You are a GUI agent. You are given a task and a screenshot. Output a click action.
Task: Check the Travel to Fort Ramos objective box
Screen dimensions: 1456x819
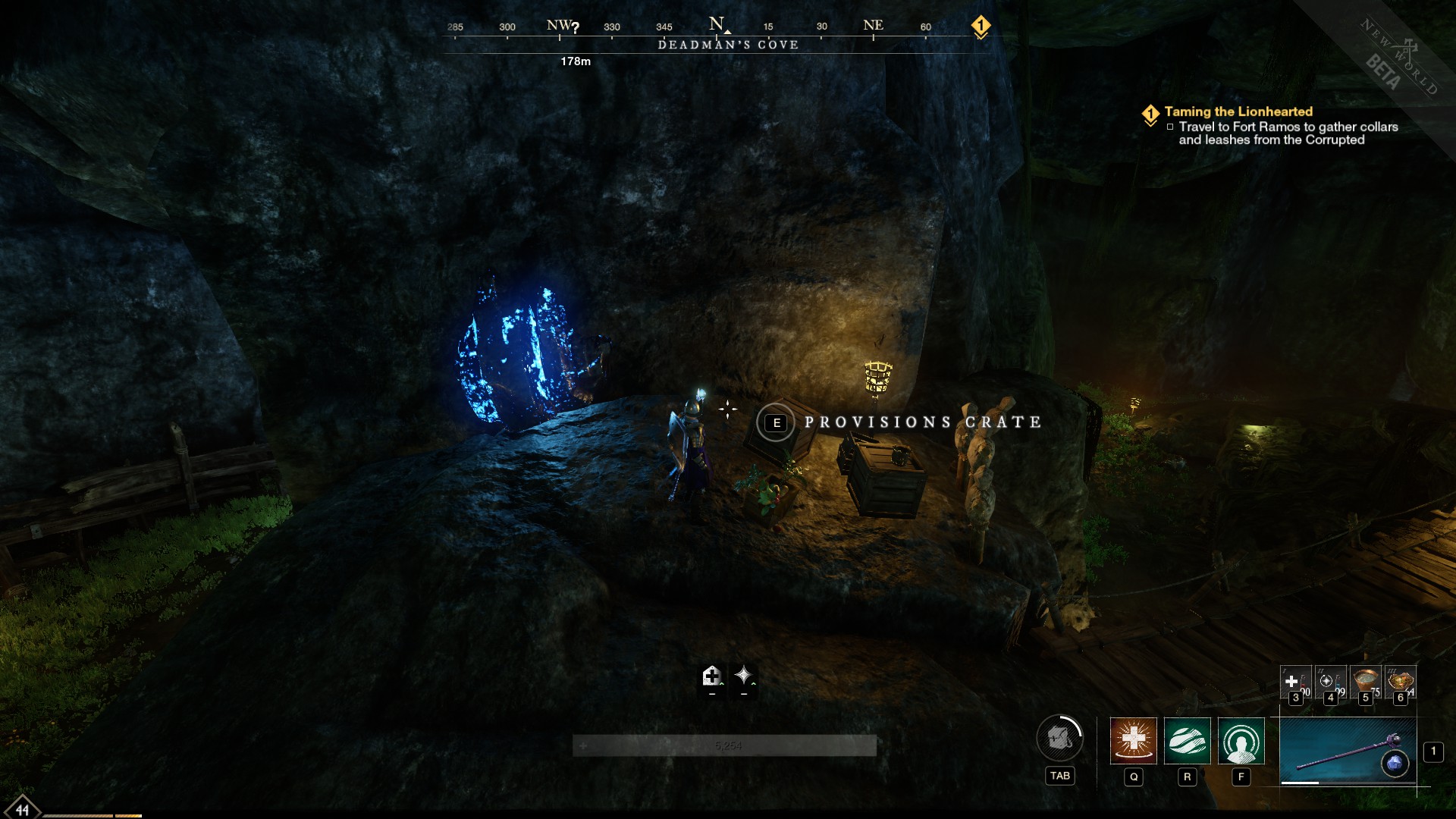pyautogui.click(x=1172, y=127)
